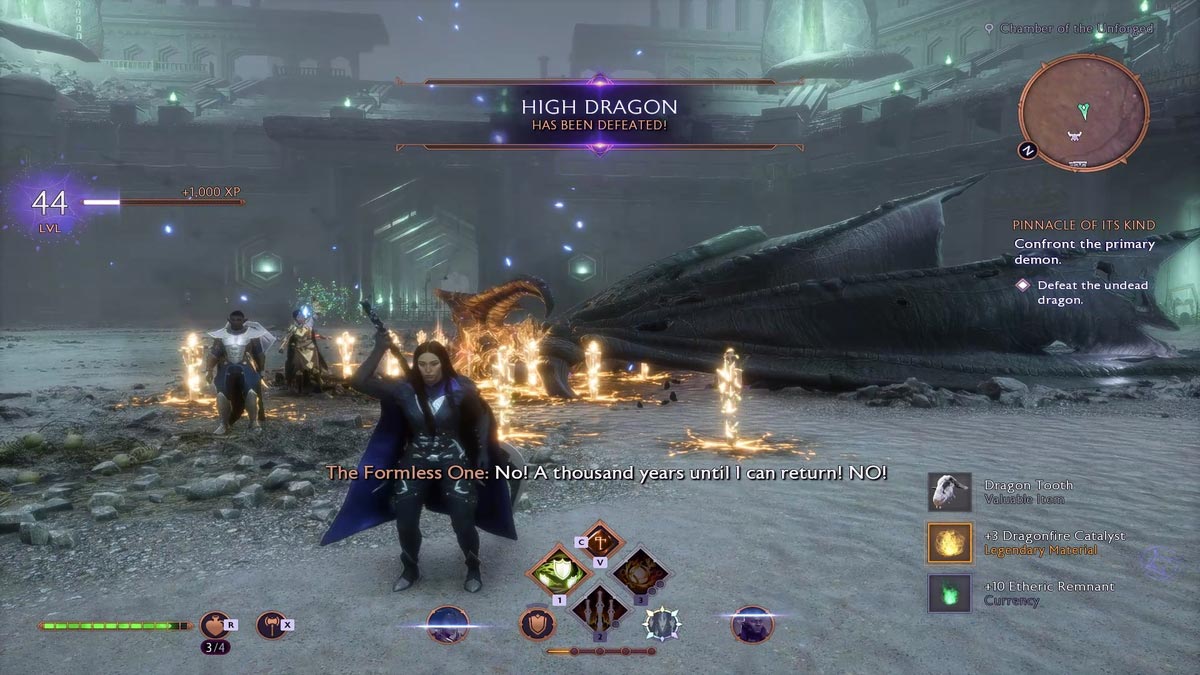The image size is (1200, 675).
Task: Activate the spiked ultimate ability icon
Action: pos(661,624)
